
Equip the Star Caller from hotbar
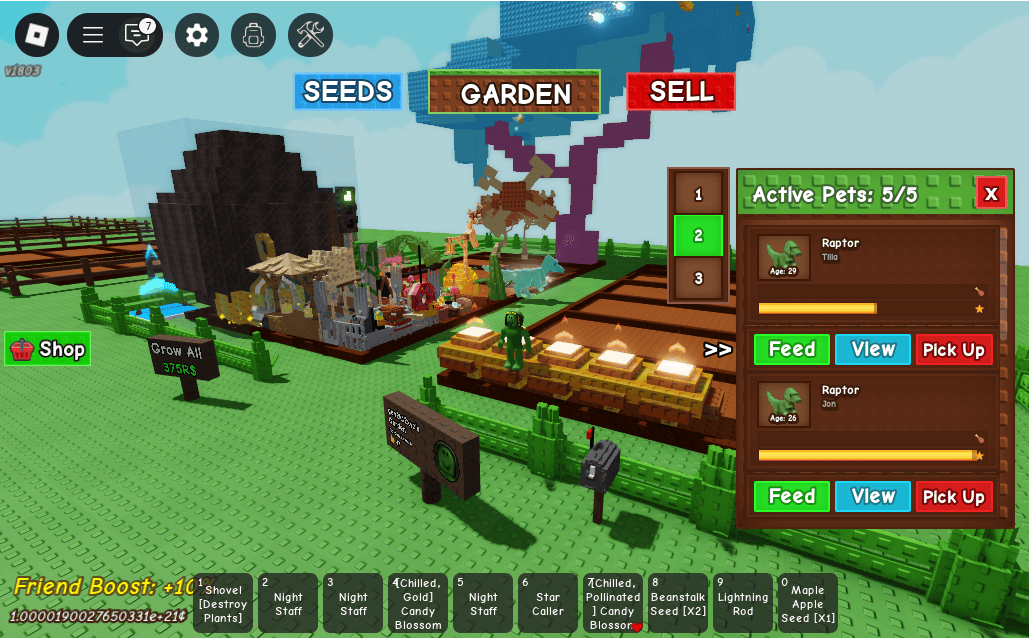click(548, 603)
